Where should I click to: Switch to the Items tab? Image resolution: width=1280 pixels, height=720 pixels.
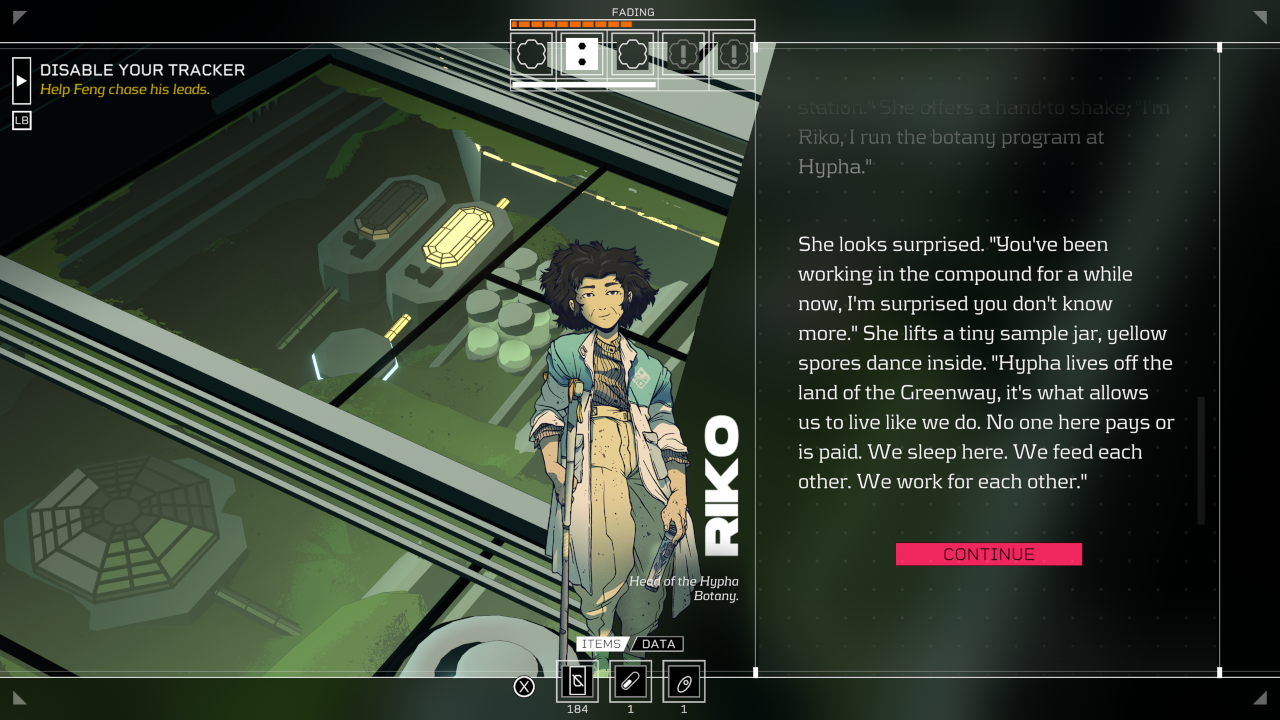pyautogui.click(x=601, y=644)
